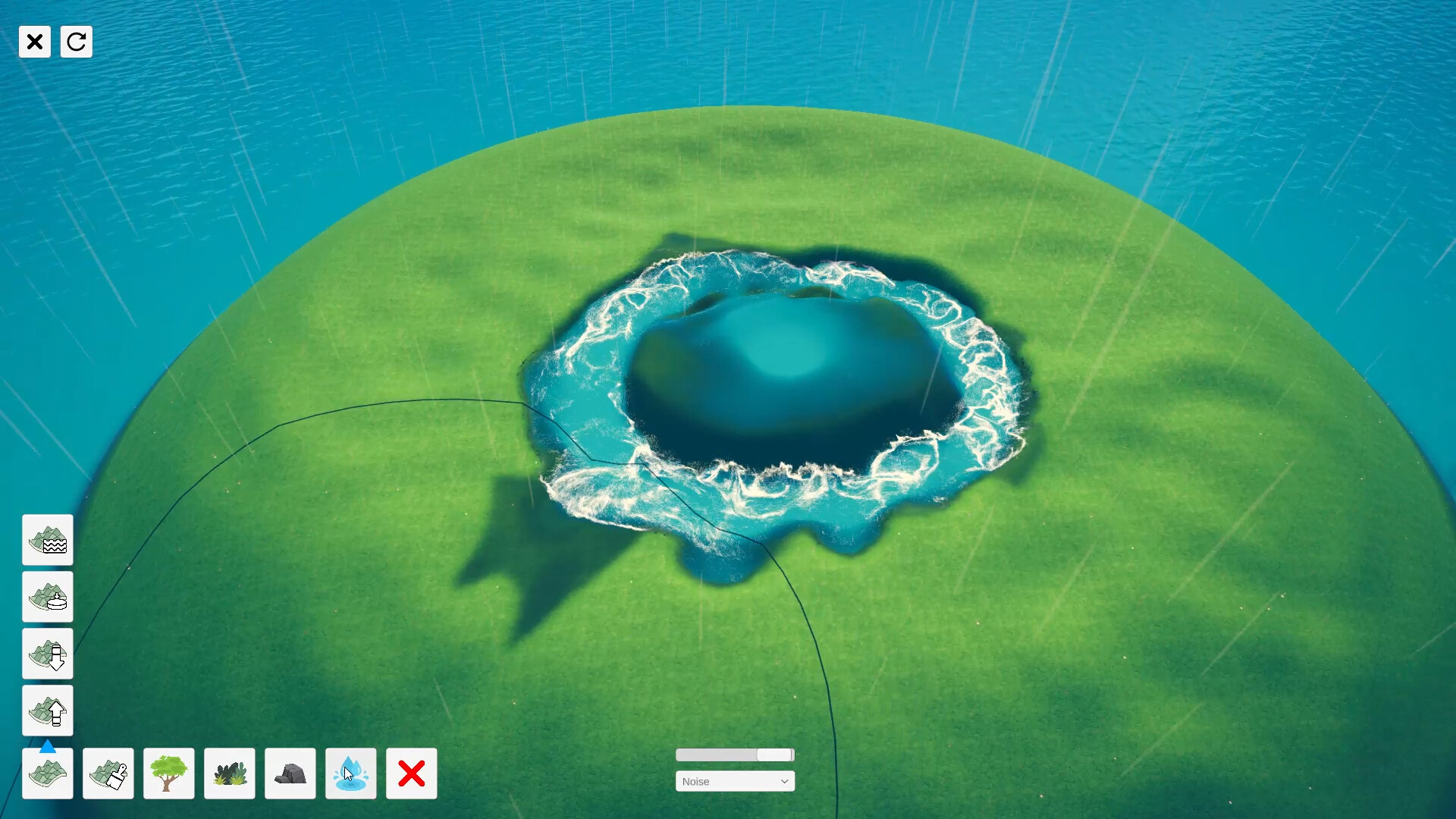This screenshot has width=1456, height=819.
Task: Select the flatten terrain tool
Action: coord(48,598)
